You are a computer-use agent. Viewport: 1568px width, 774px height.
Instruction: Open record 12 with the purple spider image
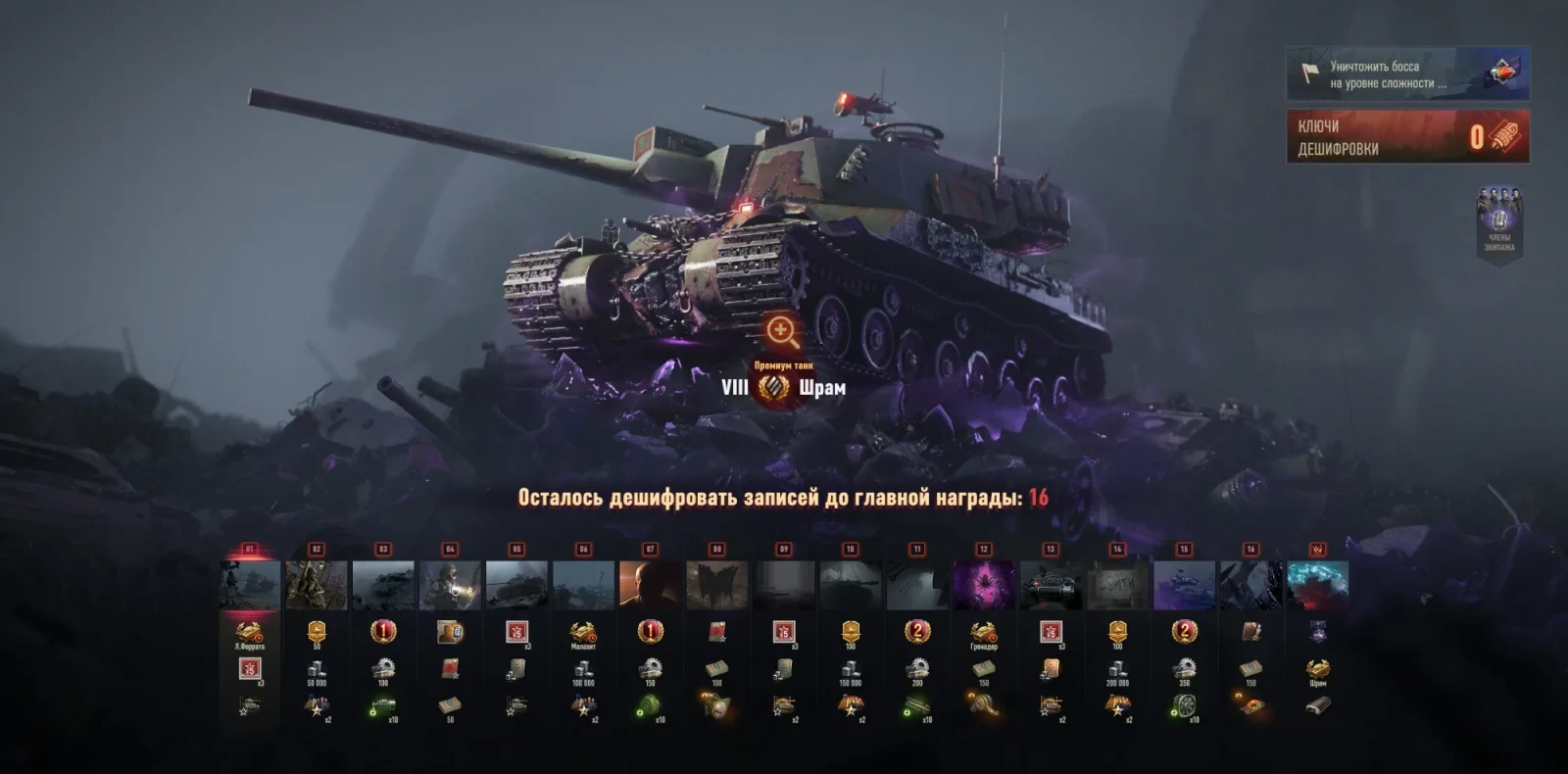coord(984,585)
